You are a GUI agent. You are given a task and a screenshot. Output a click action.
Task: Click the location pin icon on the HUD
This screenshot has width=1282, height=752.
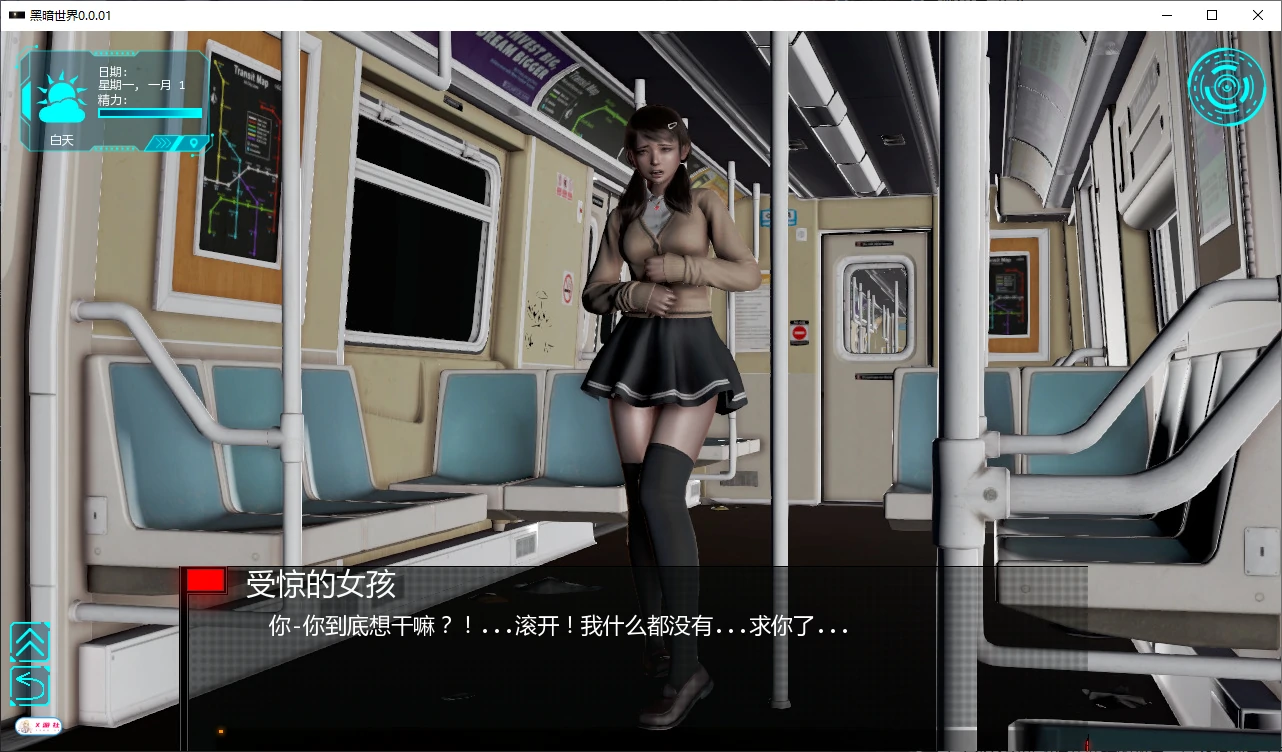(194, 142)
